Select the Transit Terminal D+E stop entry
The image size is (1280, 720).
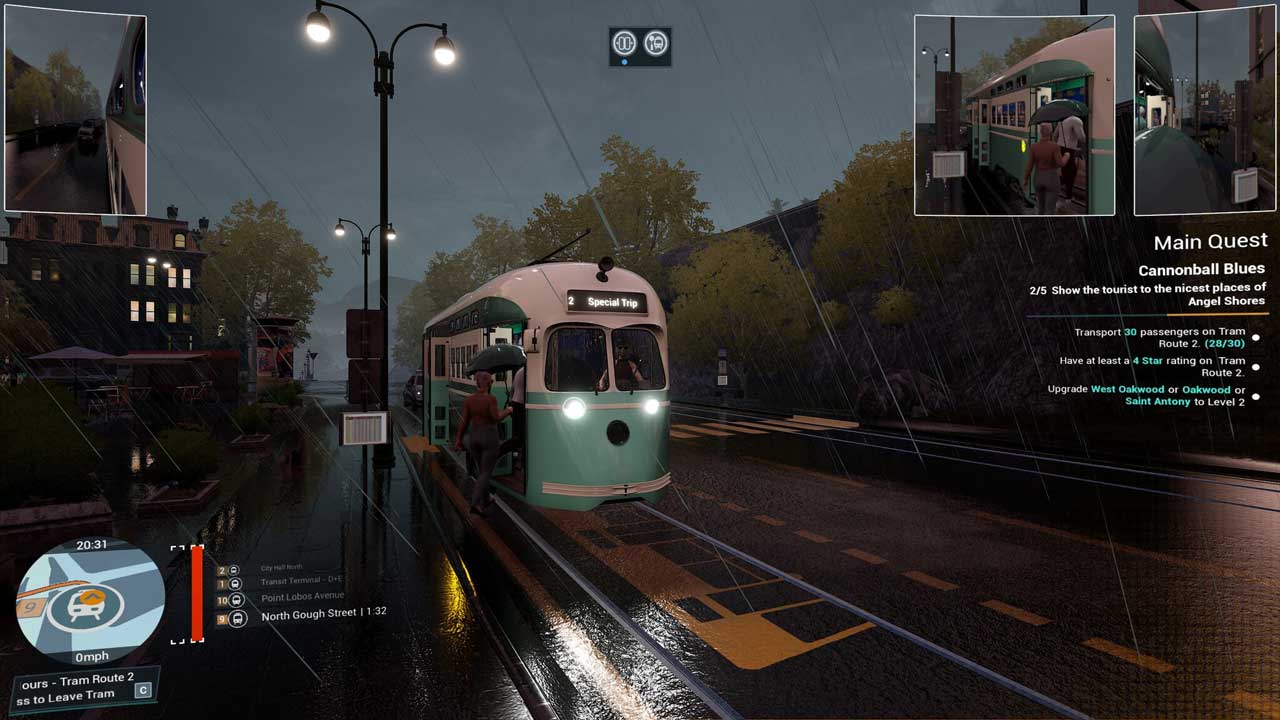click(301, 581)
